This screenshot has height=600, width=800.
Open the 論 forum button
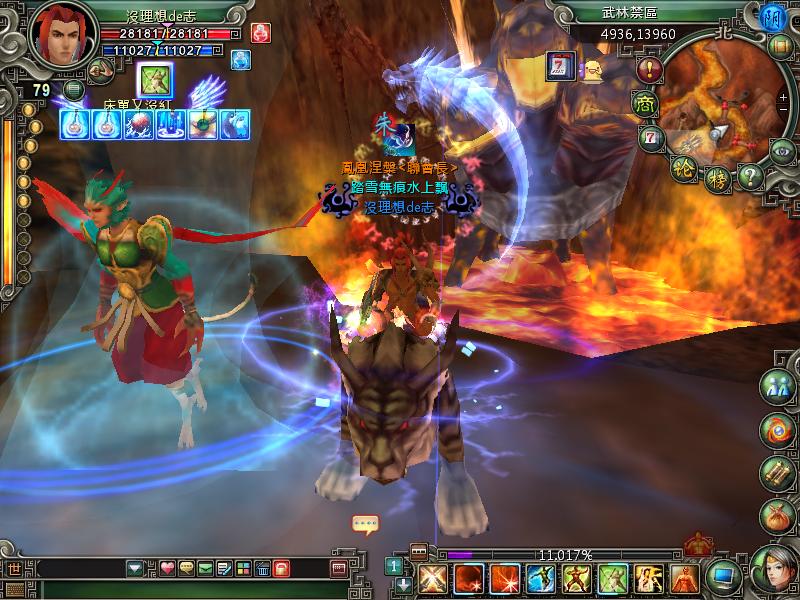[x=682, y=167]
